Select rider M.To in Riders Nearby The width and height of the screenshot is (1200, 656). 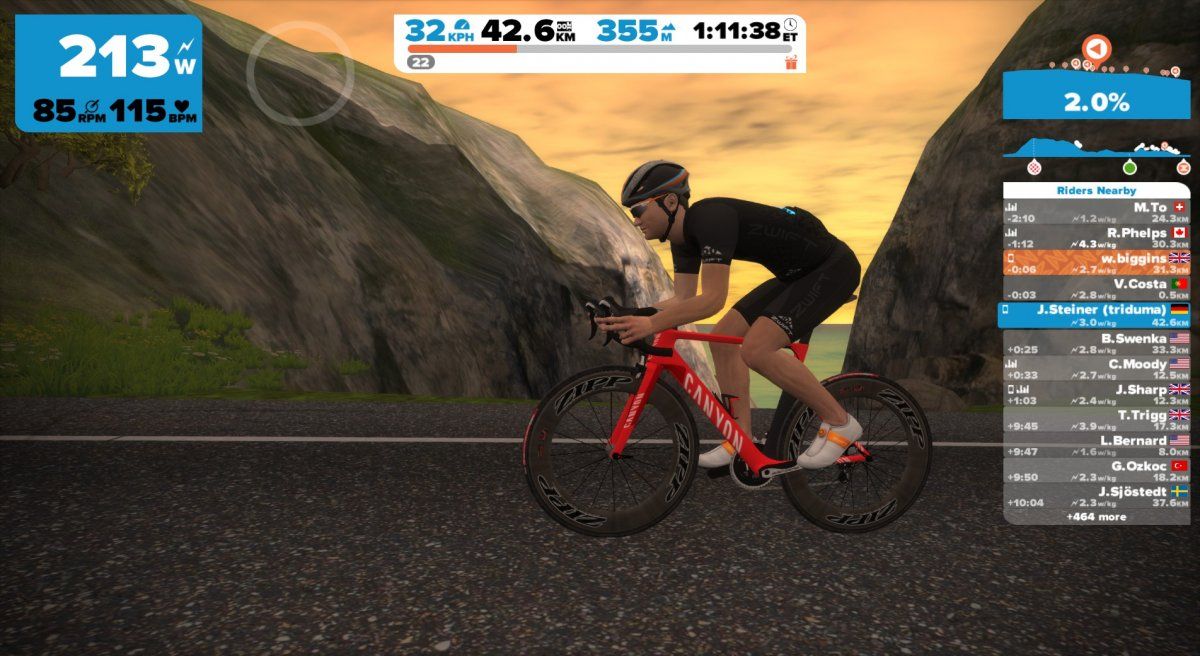[1096, 212]
